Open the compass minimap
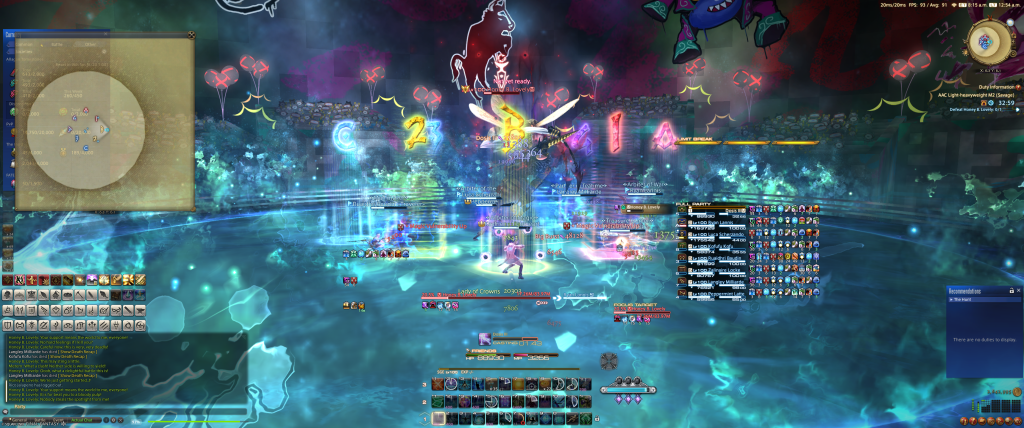 (985, 40)
